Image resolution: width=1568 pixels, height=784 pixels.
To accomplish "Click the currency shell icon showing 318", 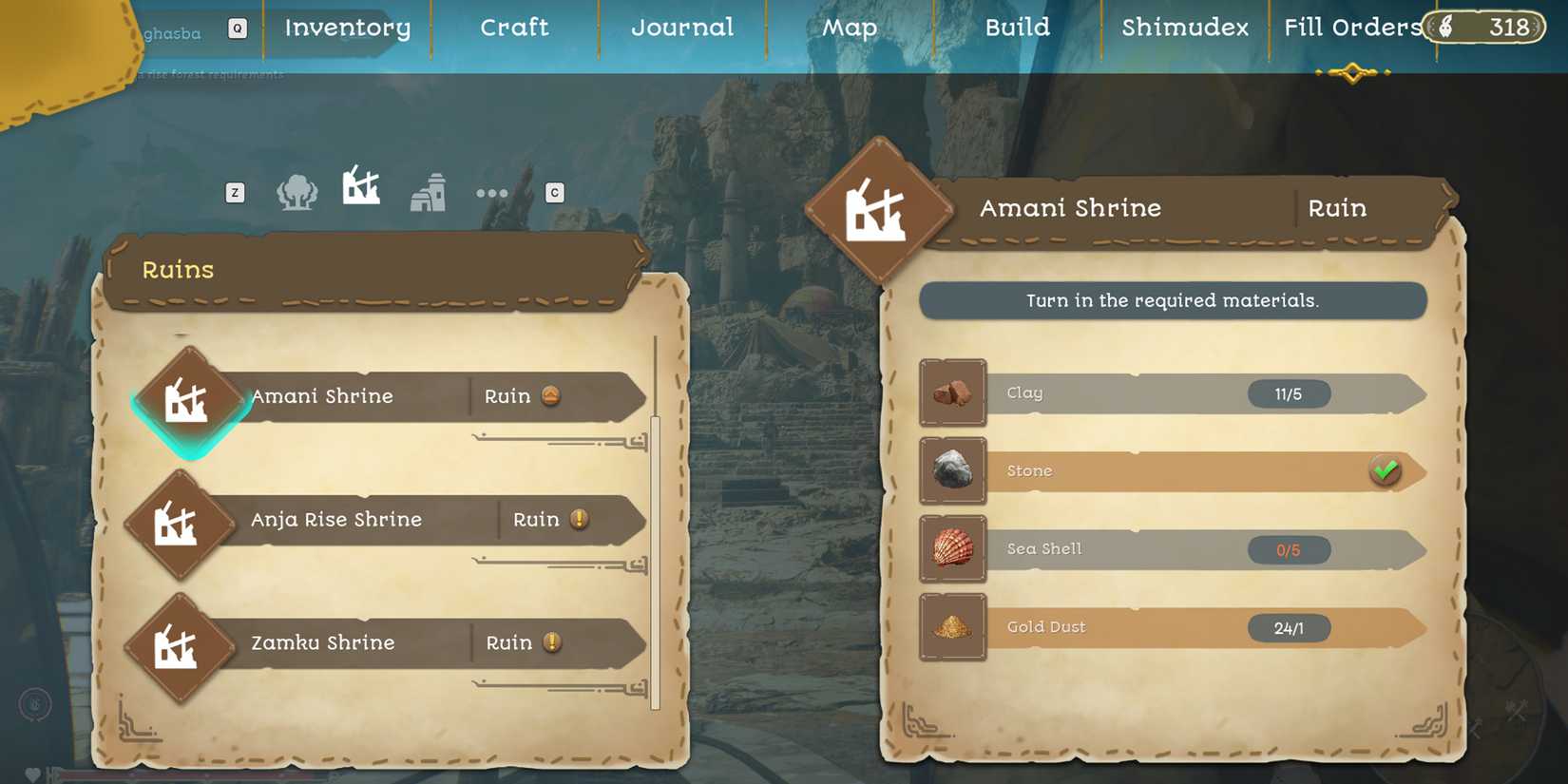I will [1446, 27].
